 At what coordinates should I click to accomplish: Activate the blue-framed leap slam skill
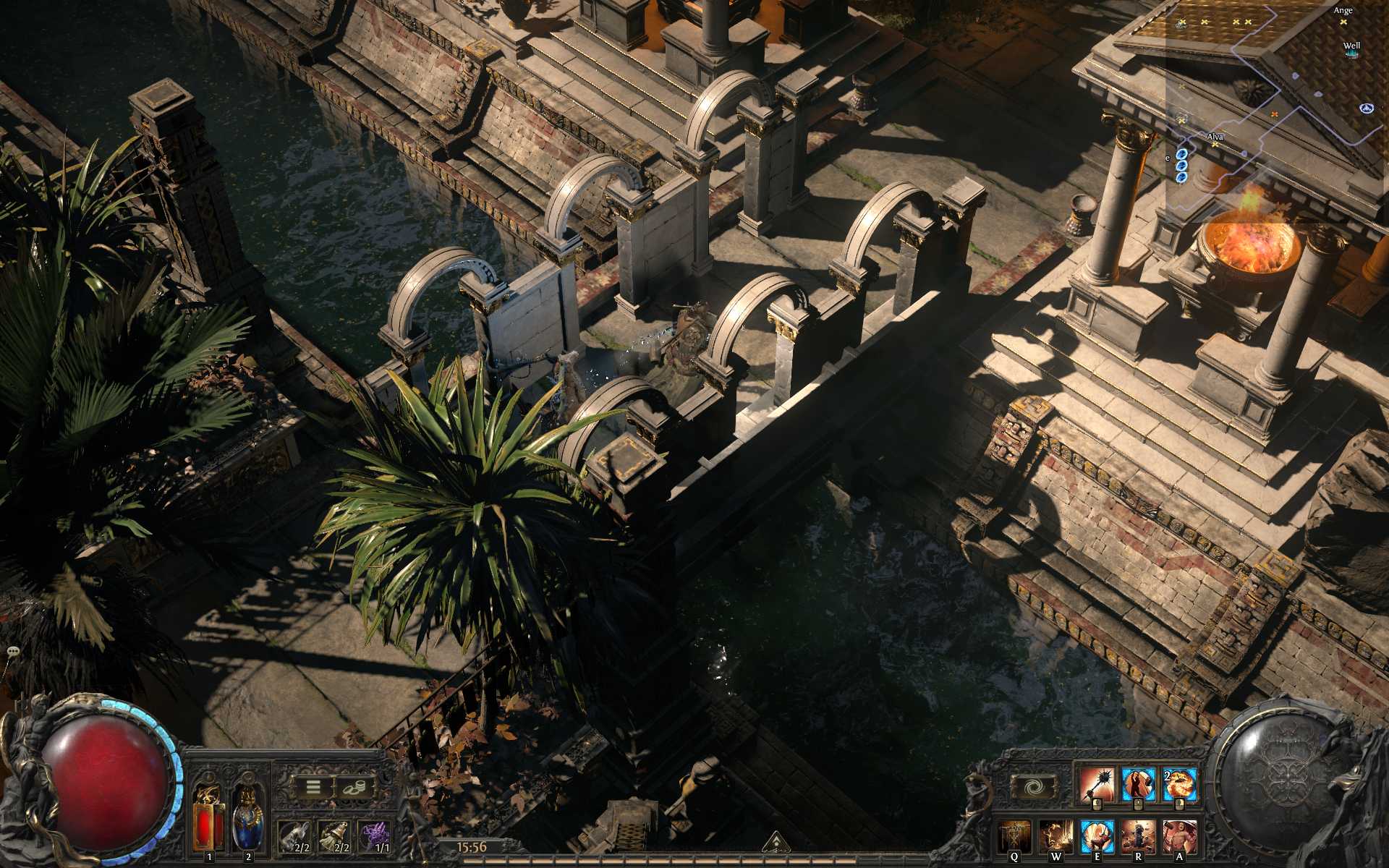click(x=1097, y=836)
